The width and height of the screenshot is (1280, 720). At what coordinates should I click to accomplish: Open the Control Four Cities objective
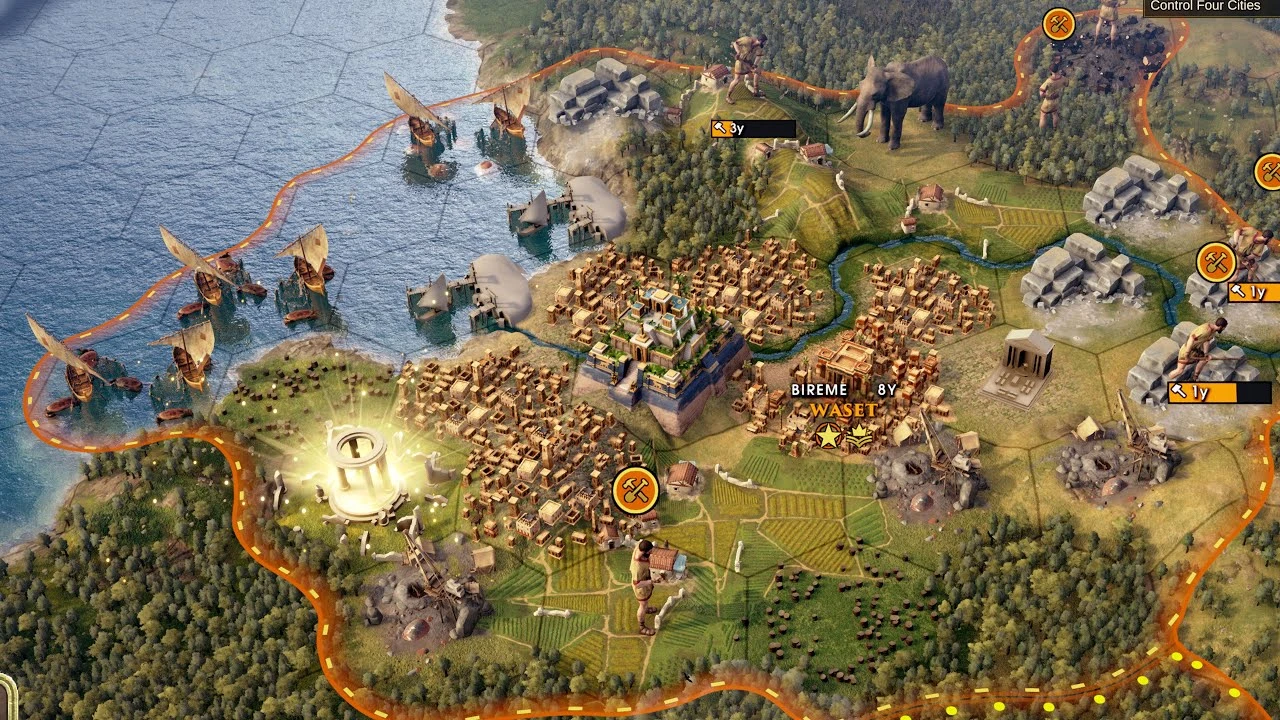1204,7
